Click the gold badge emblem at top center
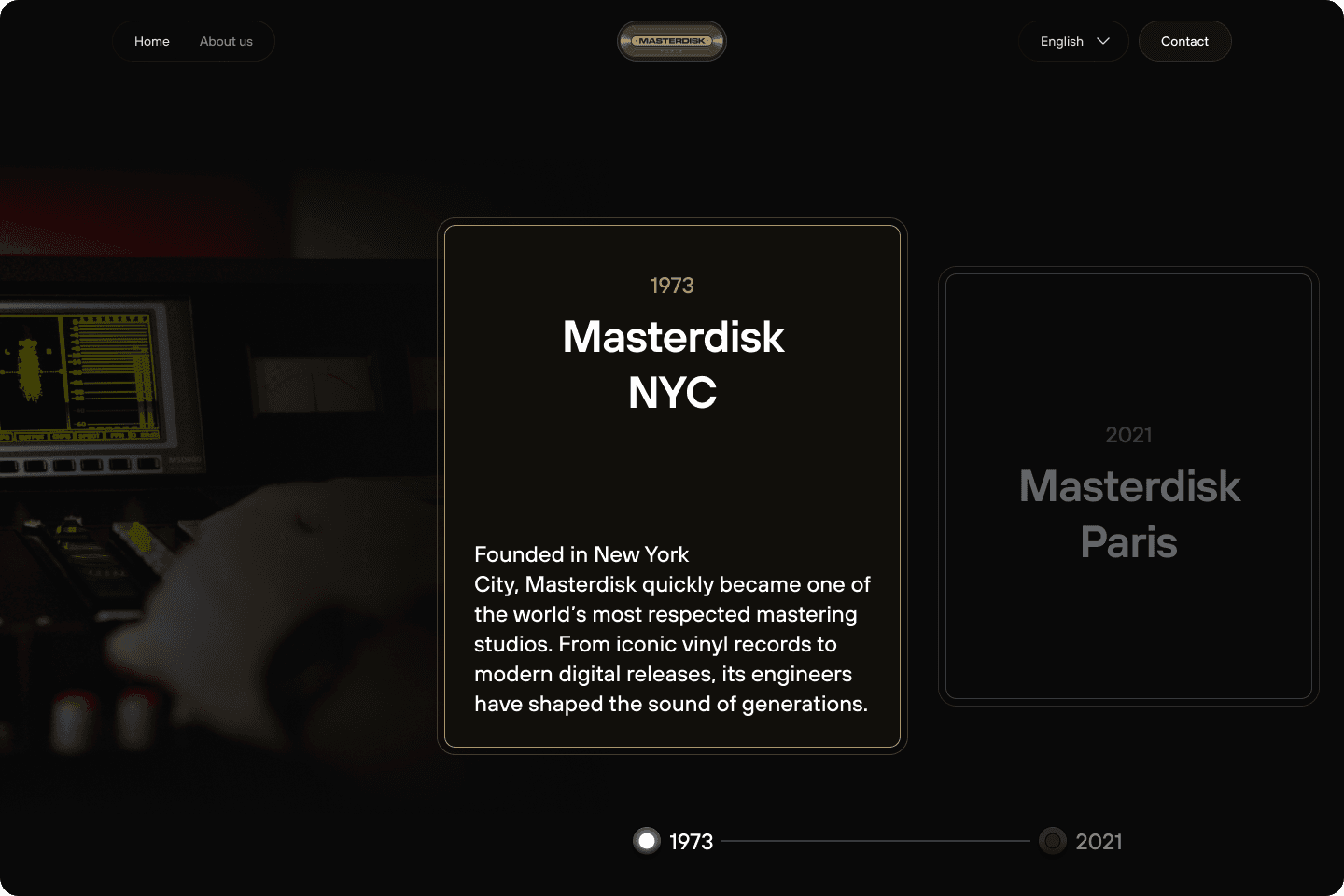Image resolution: width=1344 pixels, height=896 pixels. pos(671,40)
